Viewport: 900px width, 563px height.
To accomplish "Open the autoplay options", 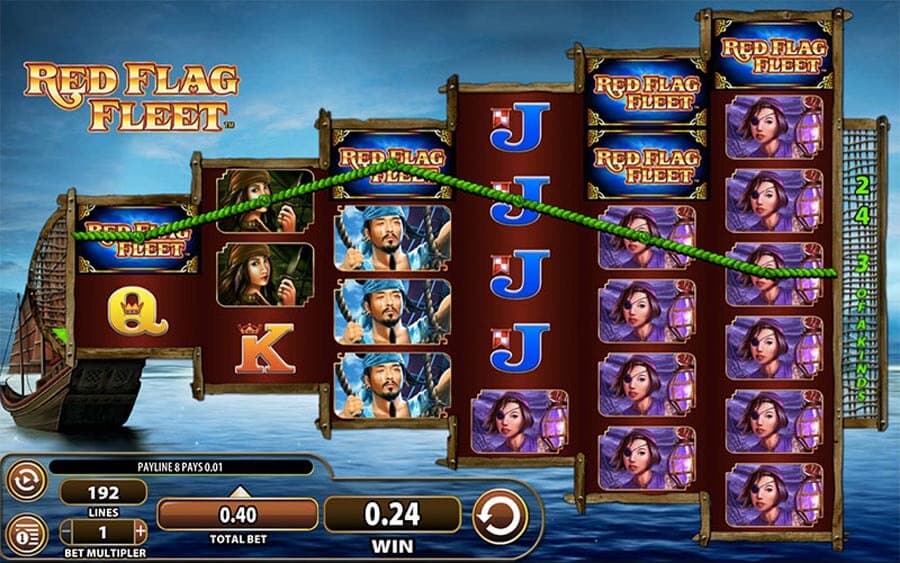I will [26, 482].
